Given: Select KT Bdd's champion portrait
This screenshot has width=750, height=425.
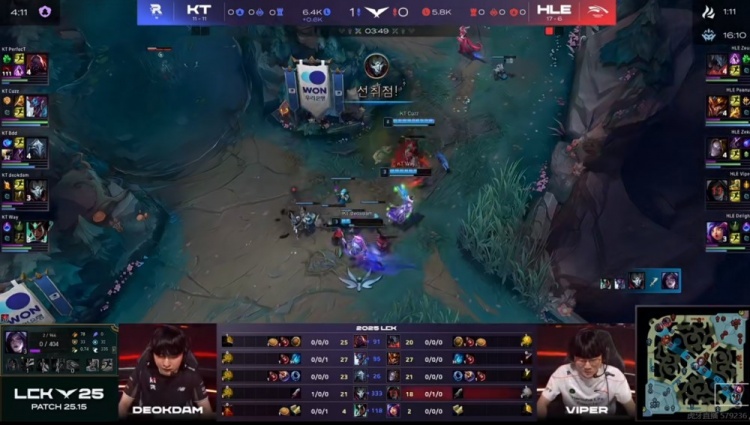Looking at the screenshot, I should [x=36, y=147].
